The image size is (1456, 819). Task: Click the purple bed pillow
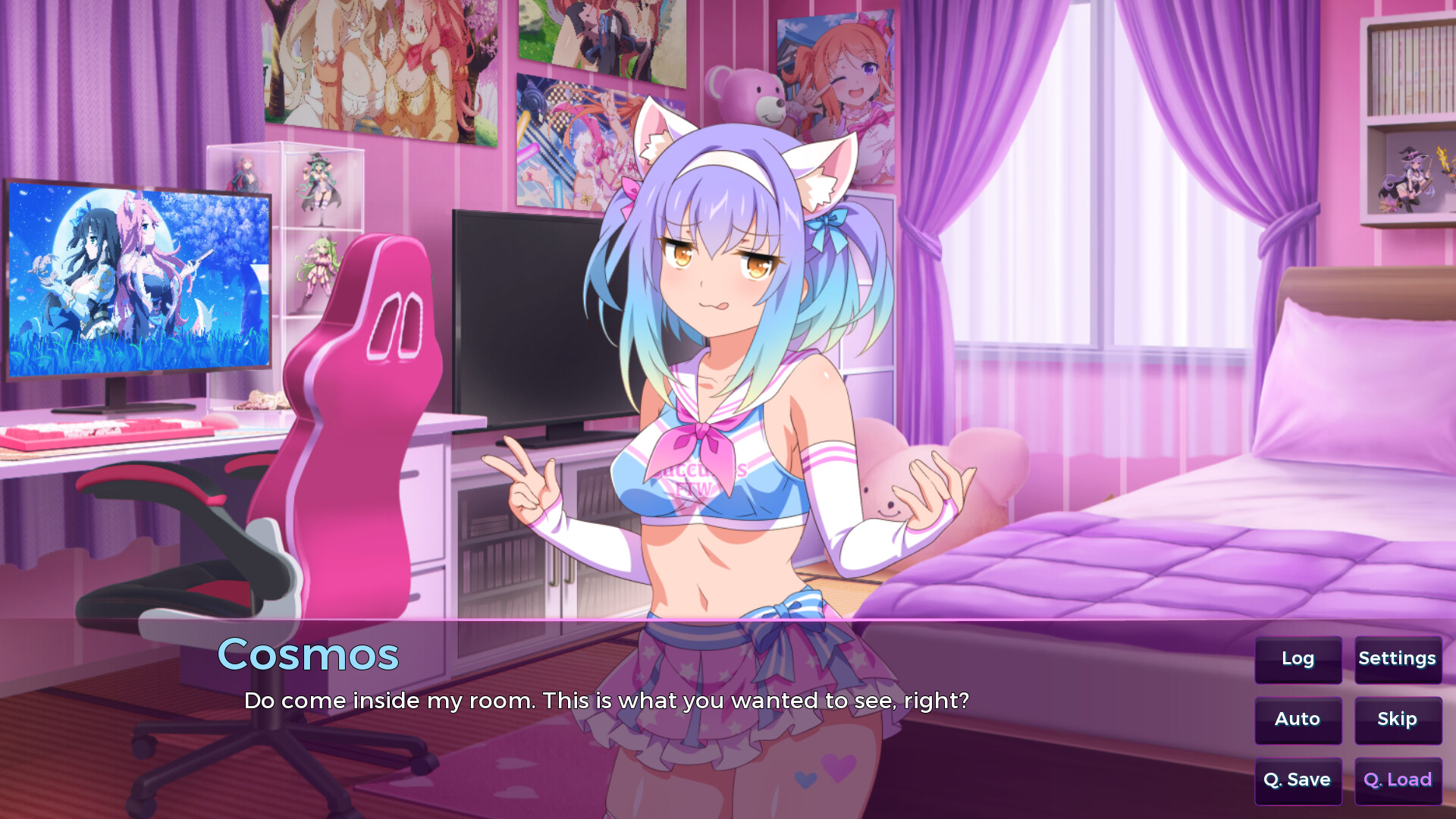(x=1357, y=372)
